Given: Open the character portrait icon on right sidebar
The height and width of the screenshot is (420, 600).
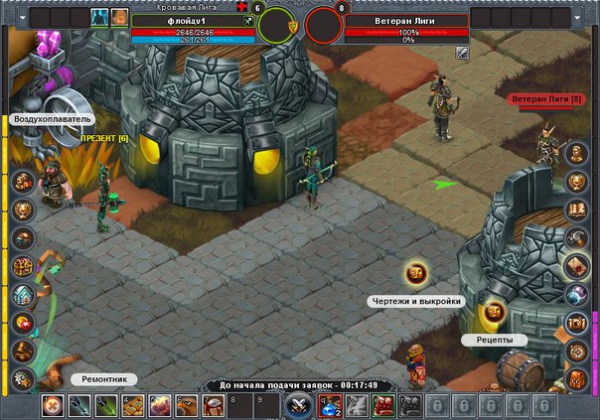Looking at the screenshot, I should pyautogui.click(x=577, y=153).
